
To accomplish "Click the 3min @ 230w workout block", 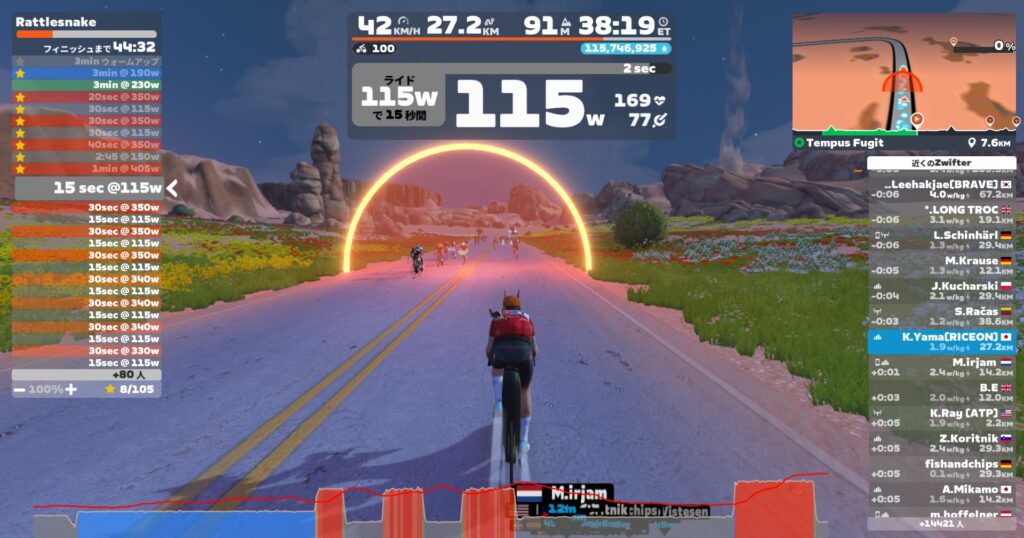I will [x=87, y=85].
